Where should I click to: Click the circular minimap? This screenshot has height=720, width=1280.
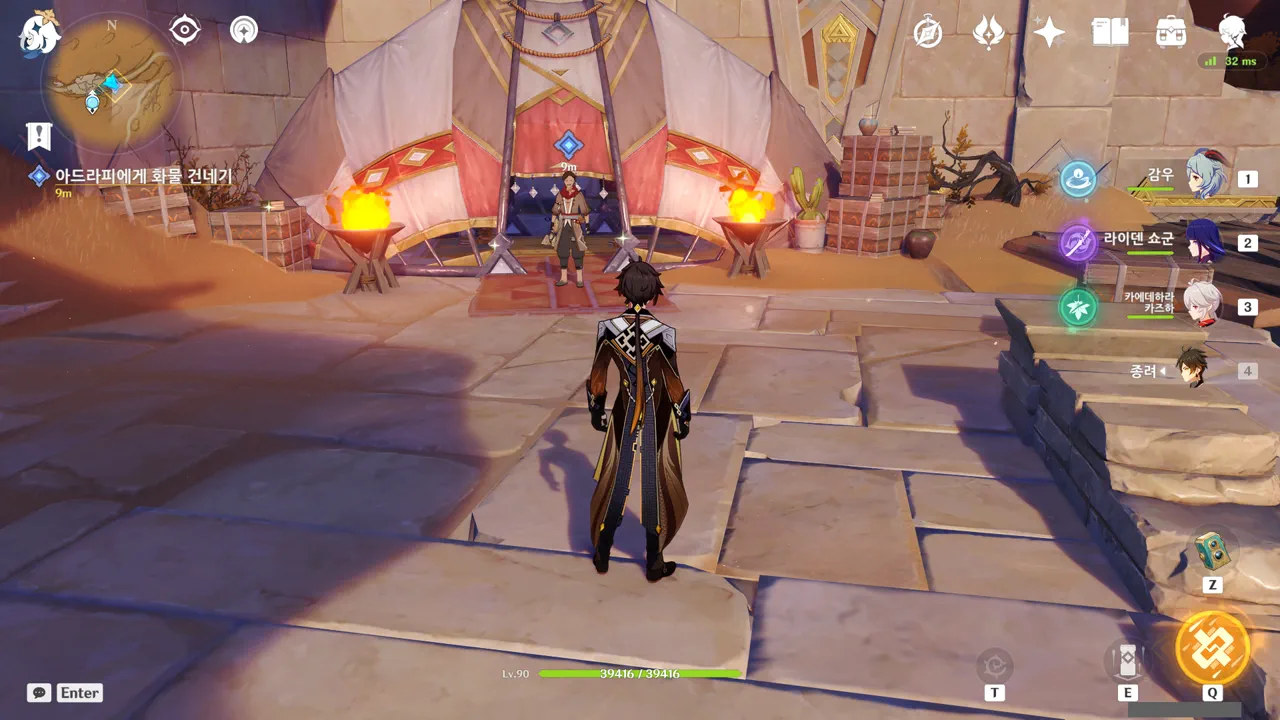click(110, 83)
